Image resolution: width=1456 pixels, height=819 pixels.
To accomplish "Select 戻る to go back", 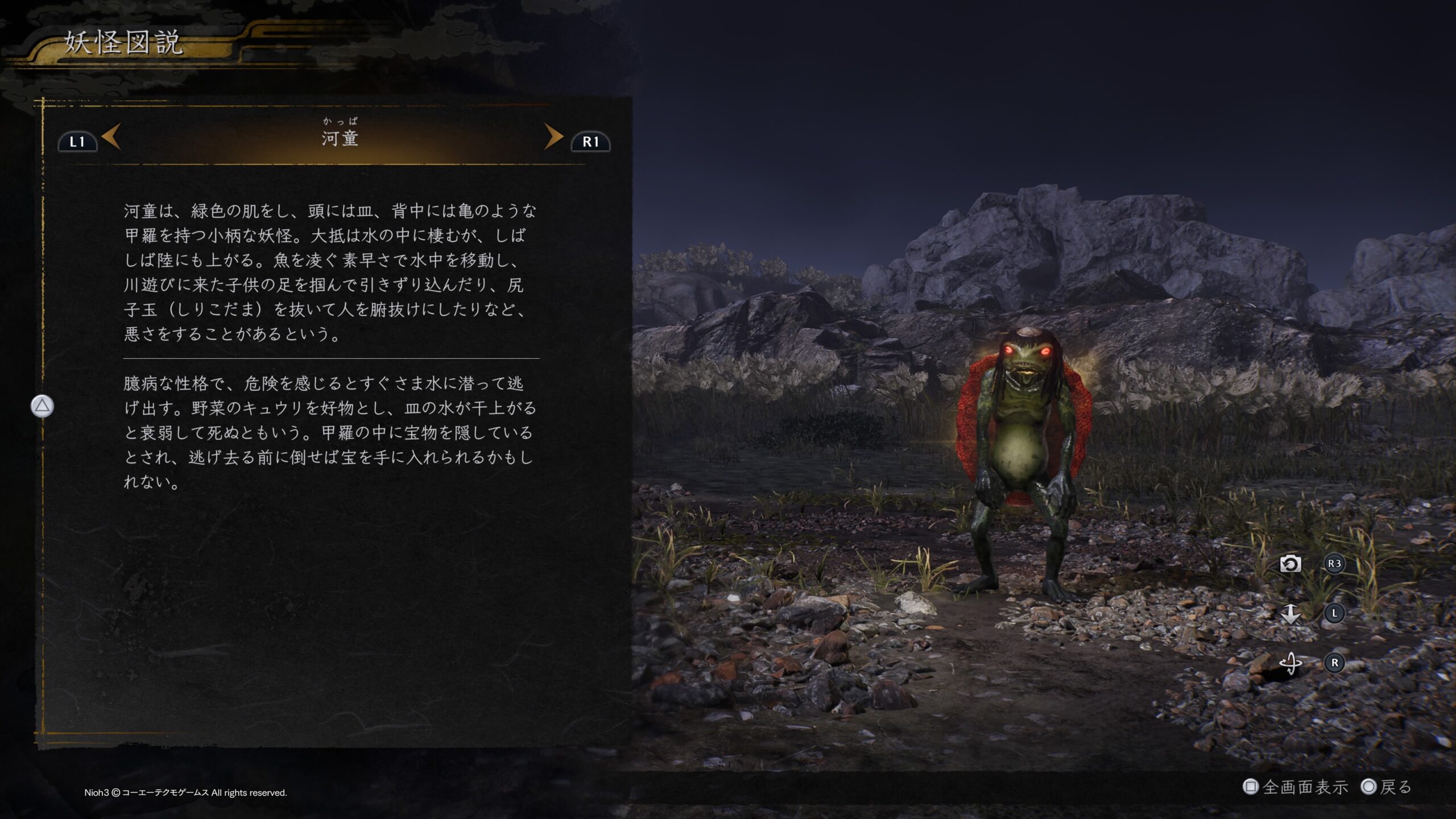I will pos(1388,787).
